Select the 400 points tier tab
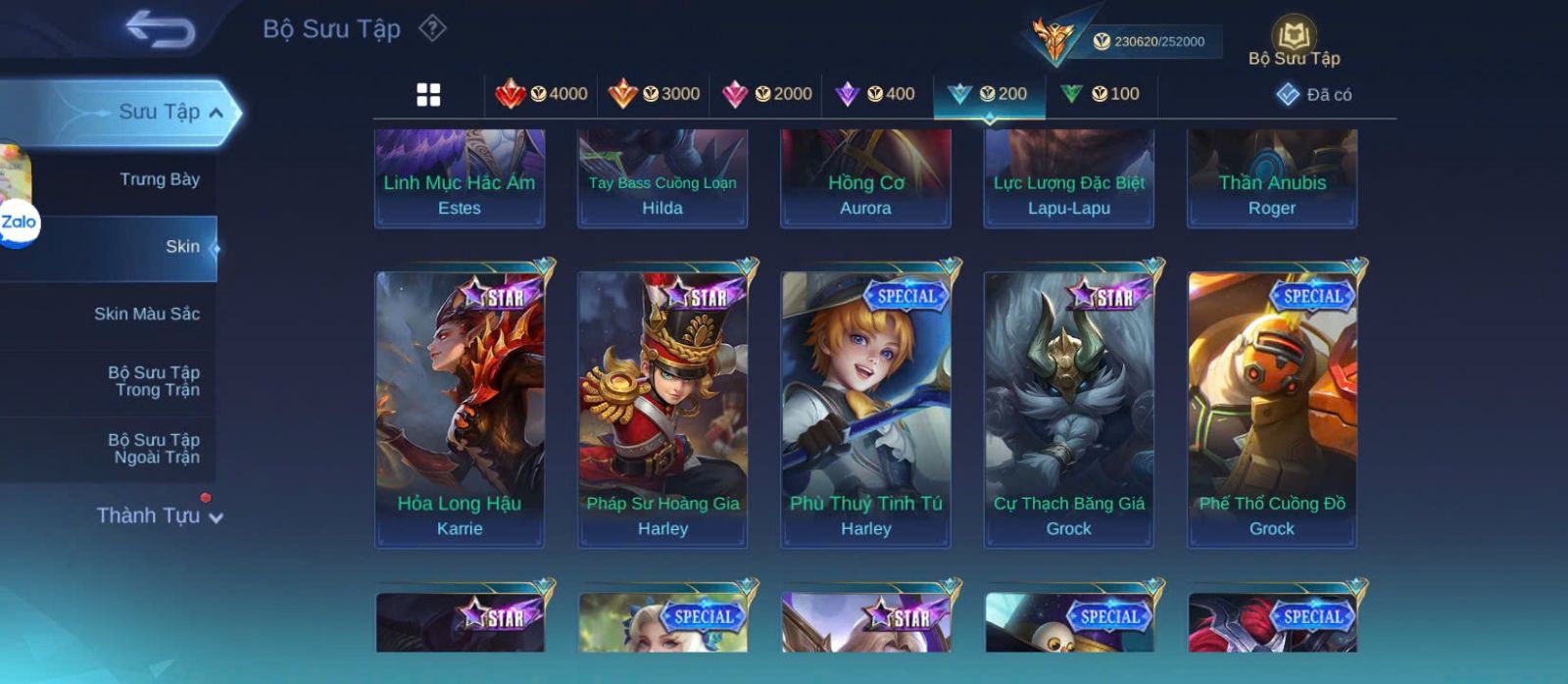This screenshot has height=684, width=1568. coord(875,94)
